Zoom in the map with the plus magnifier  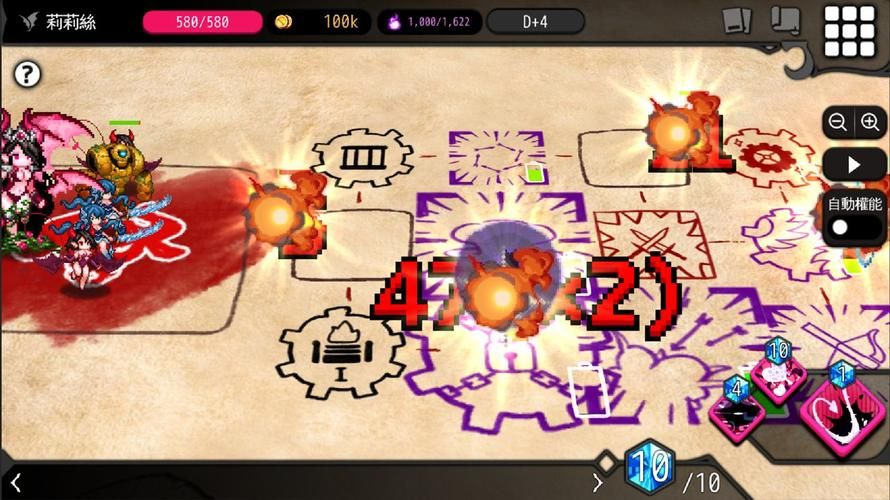coord(869,122)
